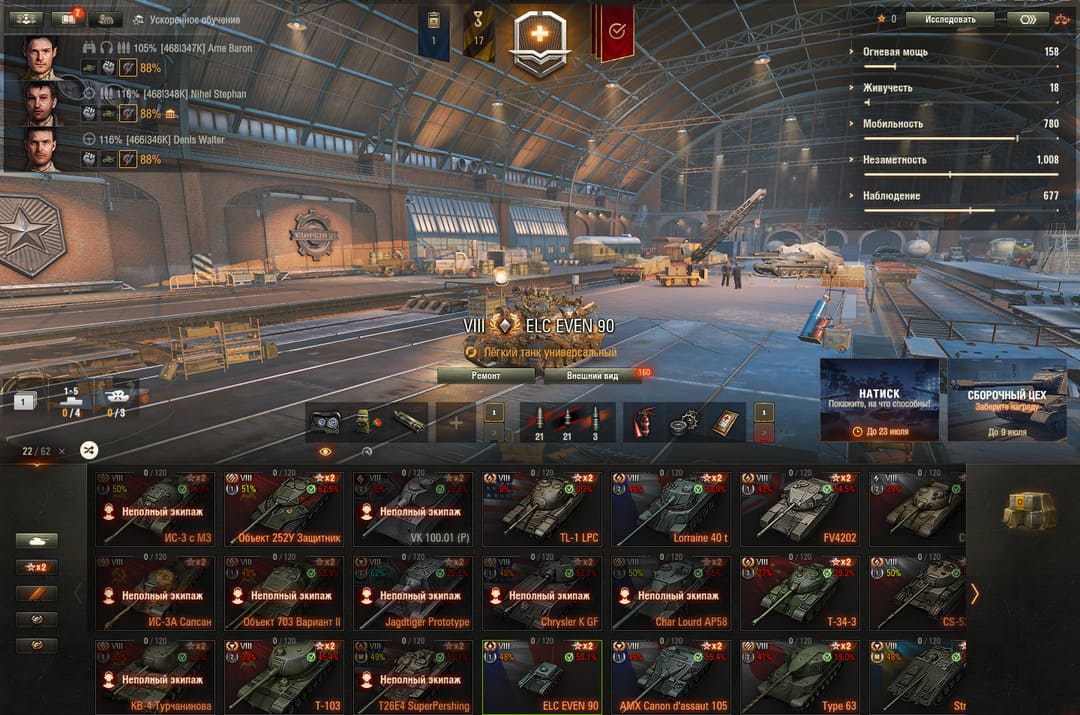Viewport: 1080px width, 715px height.
Task: Open crew member Denis Walter's portrait
Action: 41,149
